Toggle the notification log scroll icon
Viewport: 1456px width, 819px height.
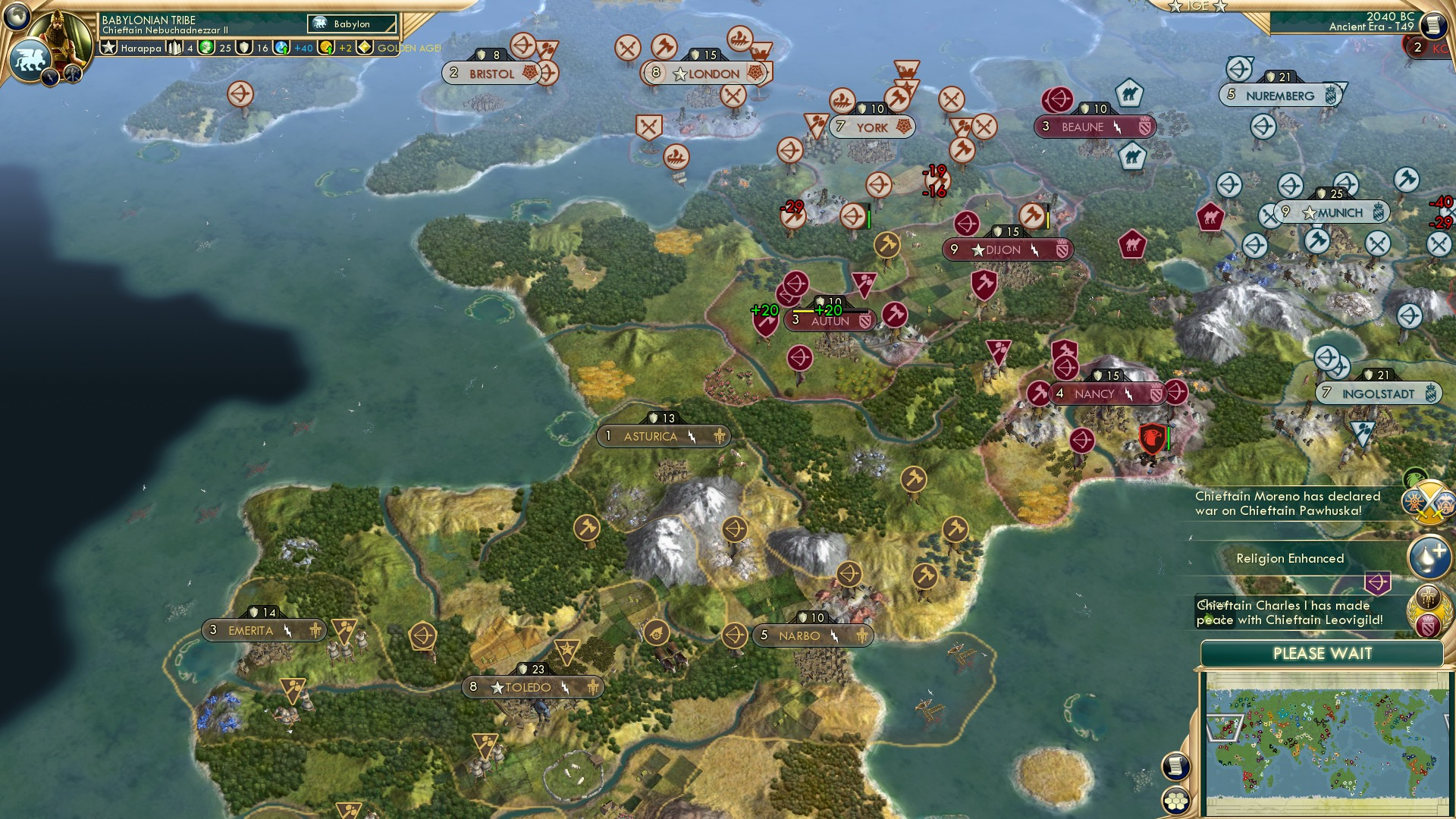tap(1175, 767)
